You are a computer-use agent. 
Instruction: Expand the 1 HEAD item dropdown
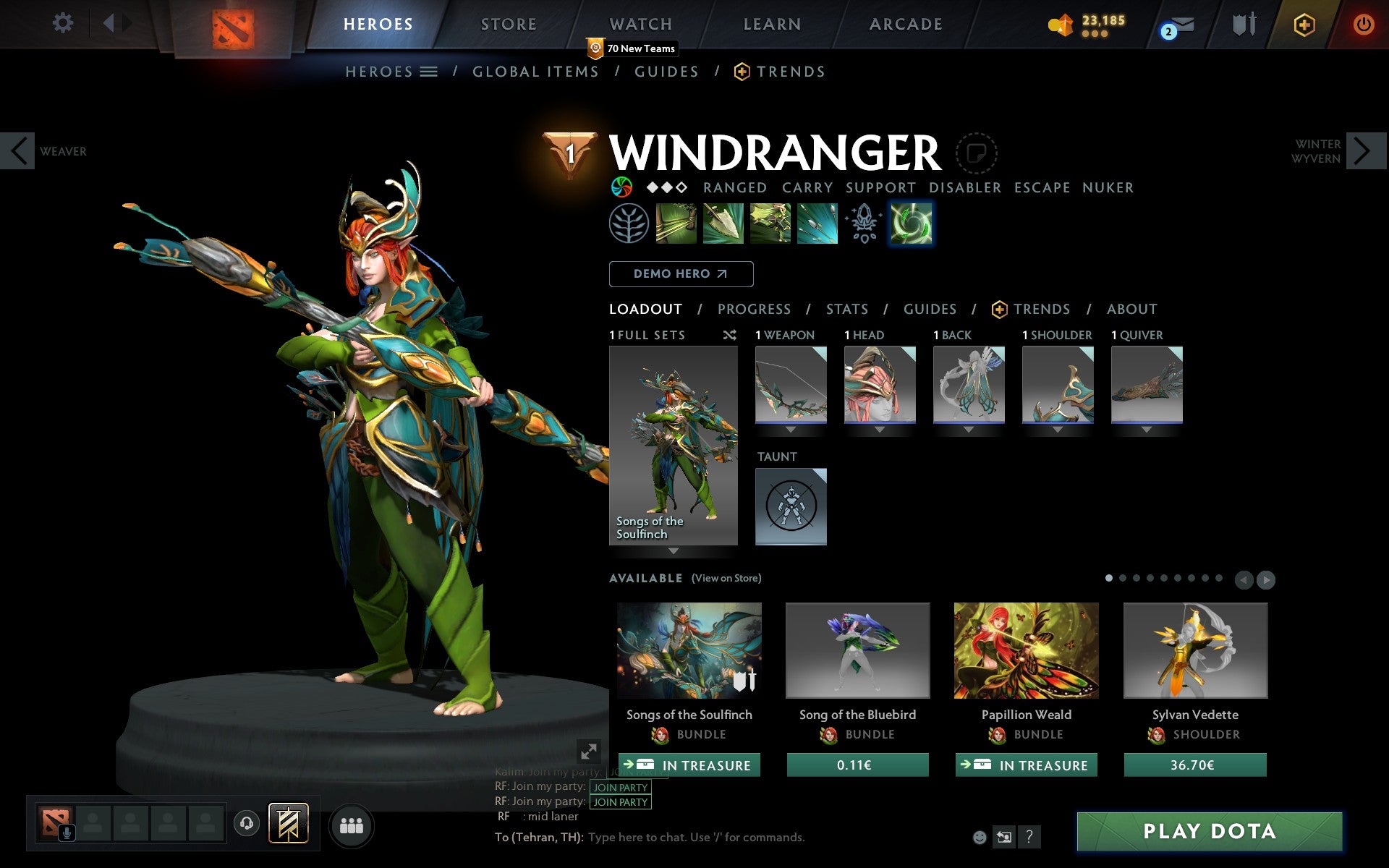click(x=880, y=428)
